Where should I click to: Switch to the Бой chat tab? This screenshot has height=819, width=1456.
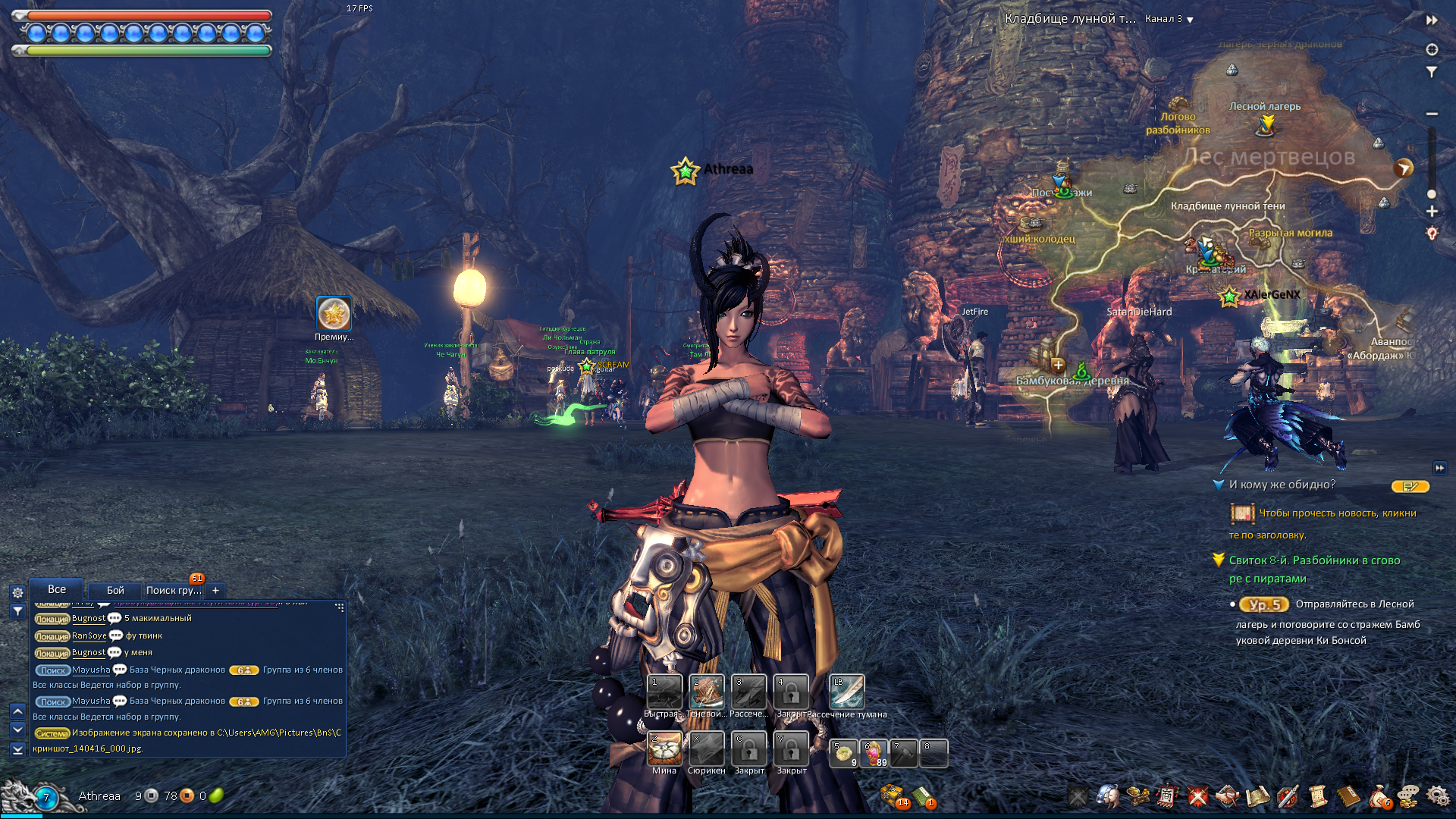click(x=115, y=590)
